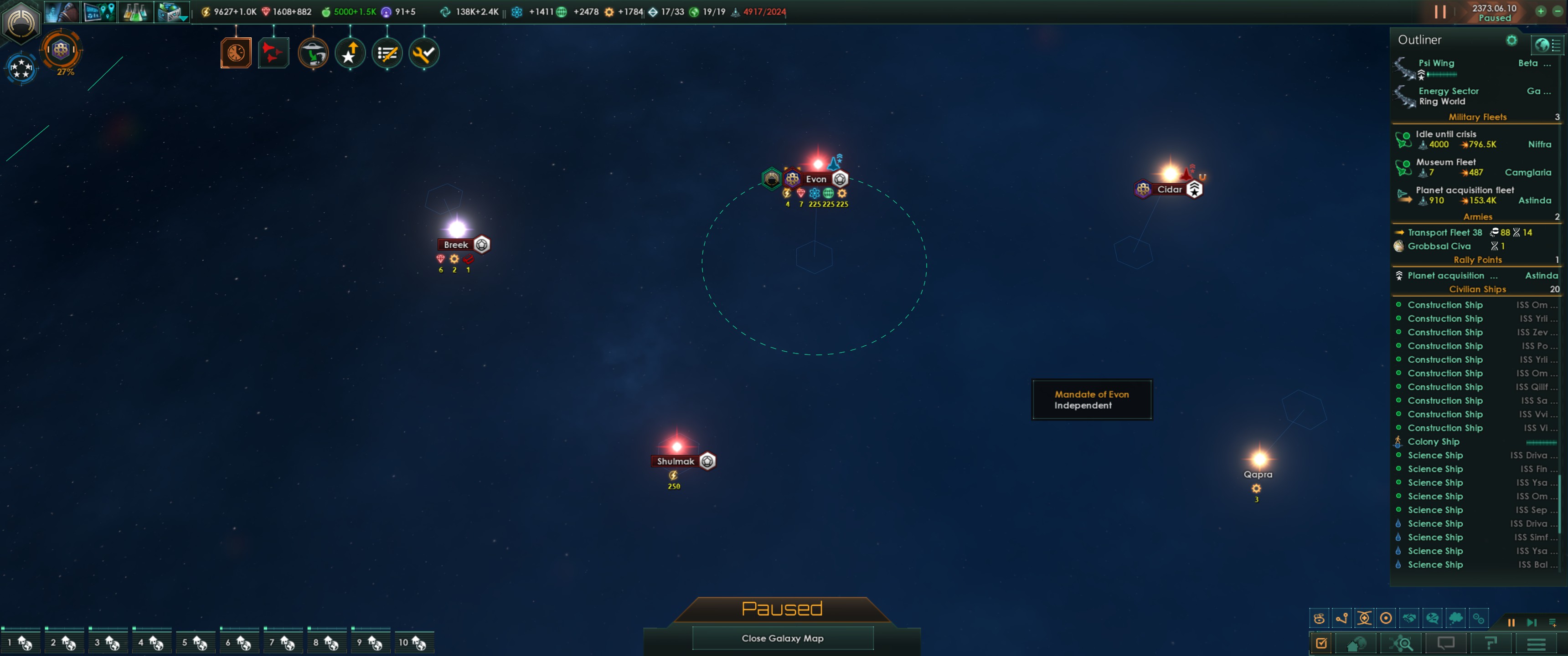1568x656 pixels.
Task: Select fleet hotkey slot 1
Action: coord(21,641)
